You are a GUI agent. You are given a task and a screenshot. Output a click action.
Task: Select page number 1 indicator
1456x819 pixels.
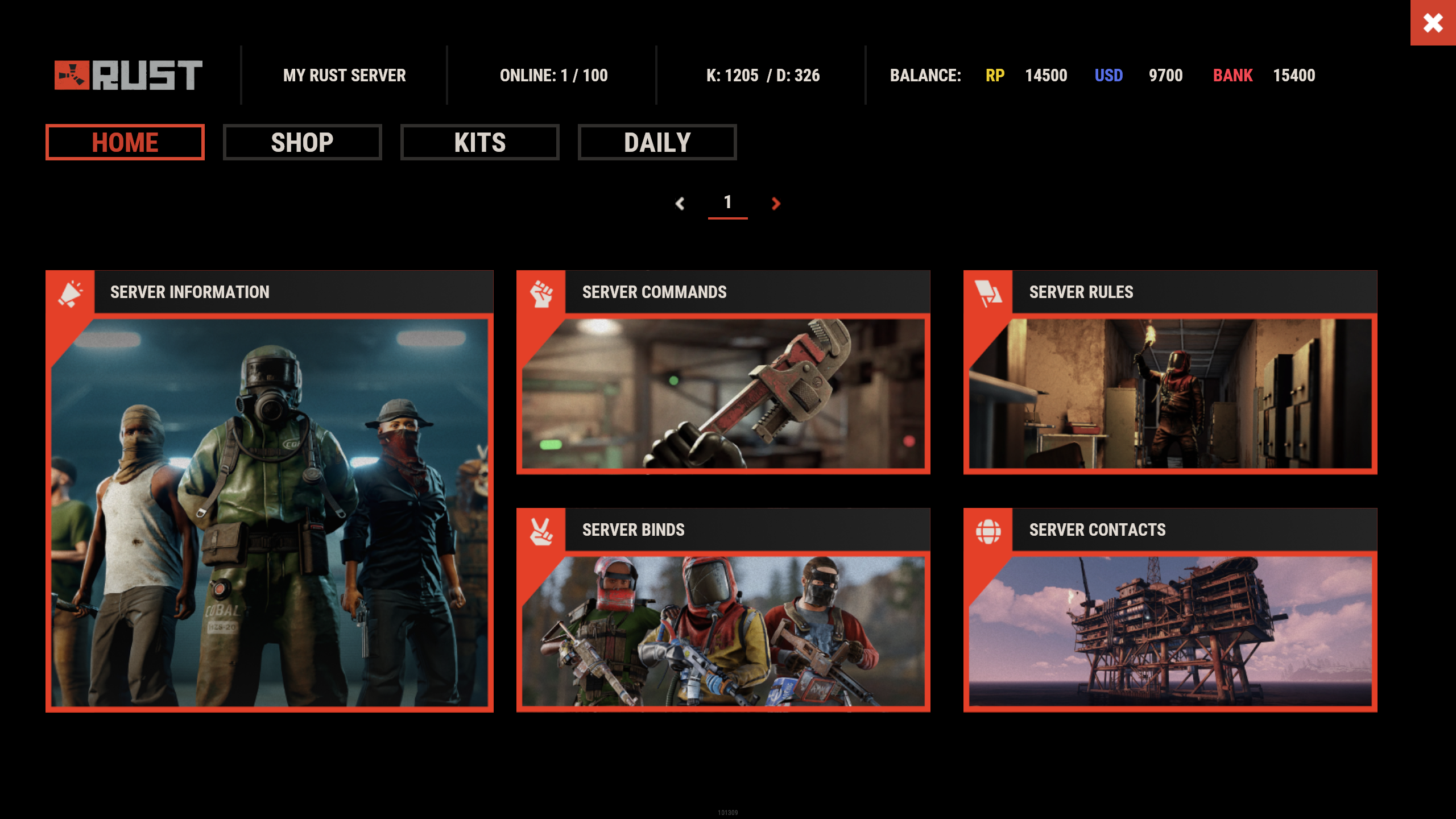coord(727,202)
